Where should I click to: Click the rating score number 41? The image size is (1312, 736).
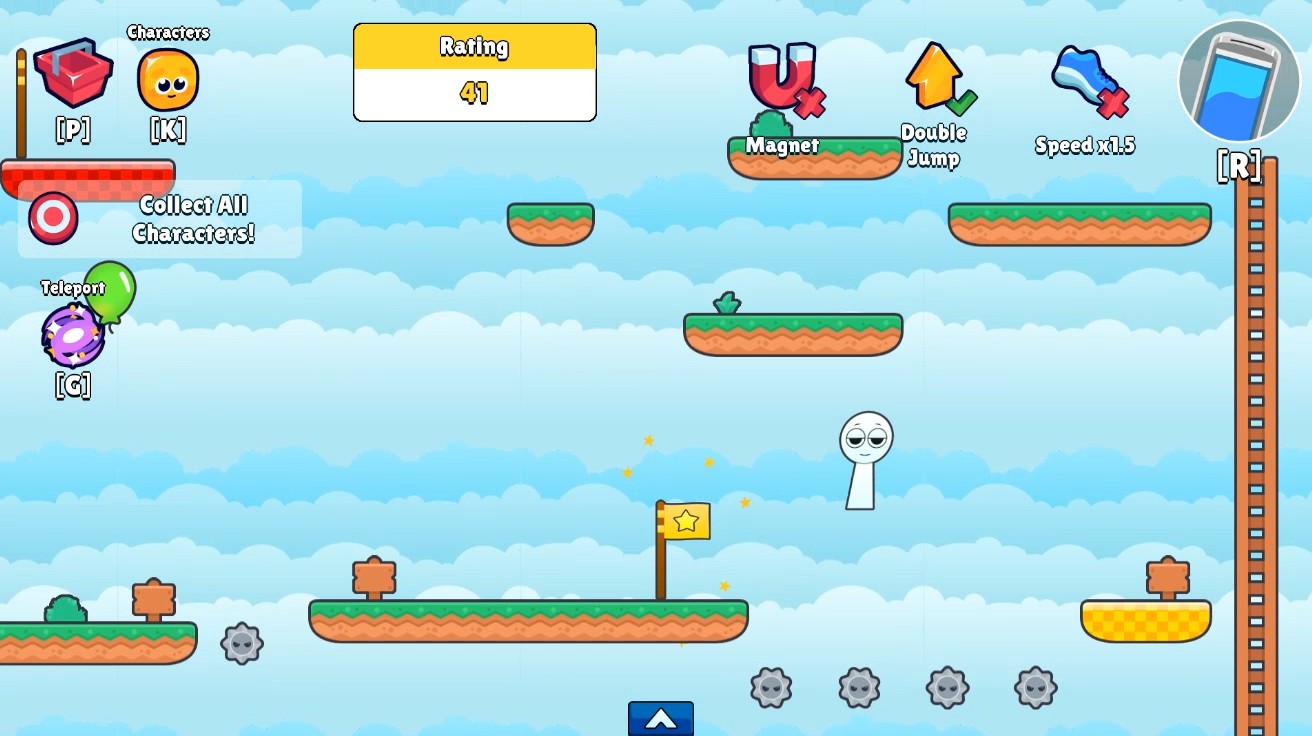click(474, 93)
